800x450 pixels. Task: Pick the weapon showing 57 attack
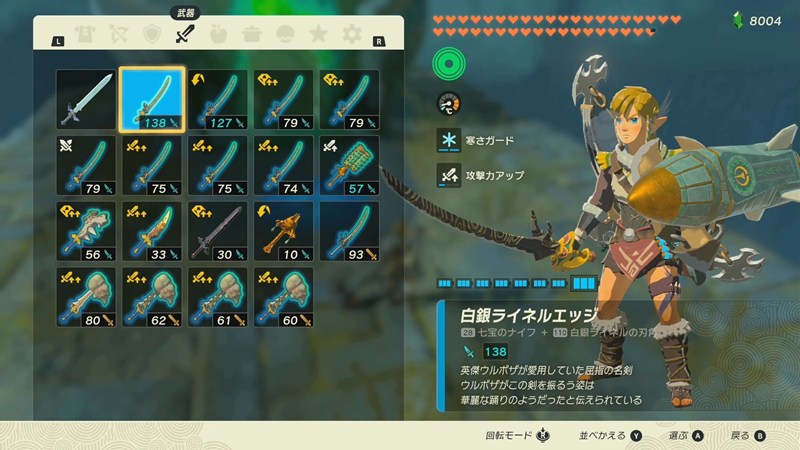click(x=350, y=165)
